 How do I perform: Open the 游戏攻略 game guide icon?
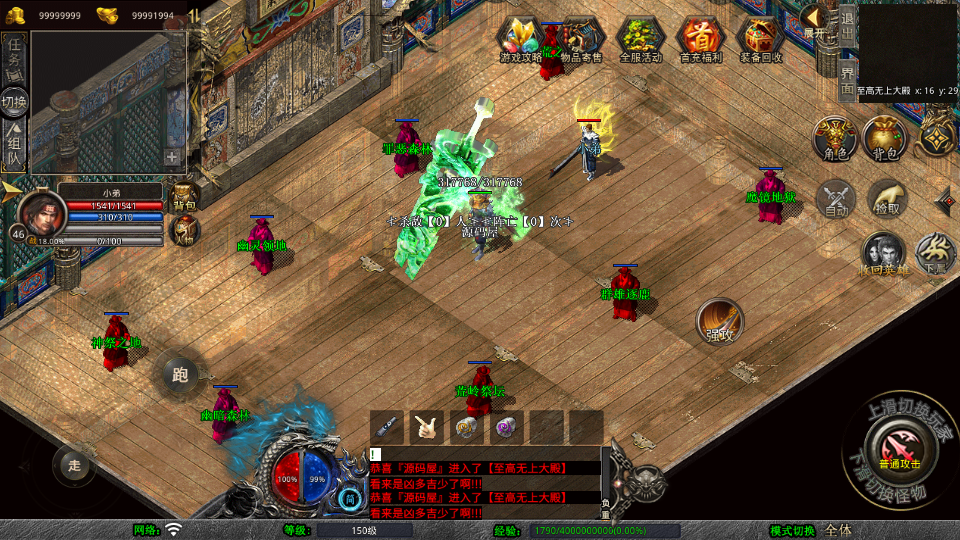pos(521,40)
